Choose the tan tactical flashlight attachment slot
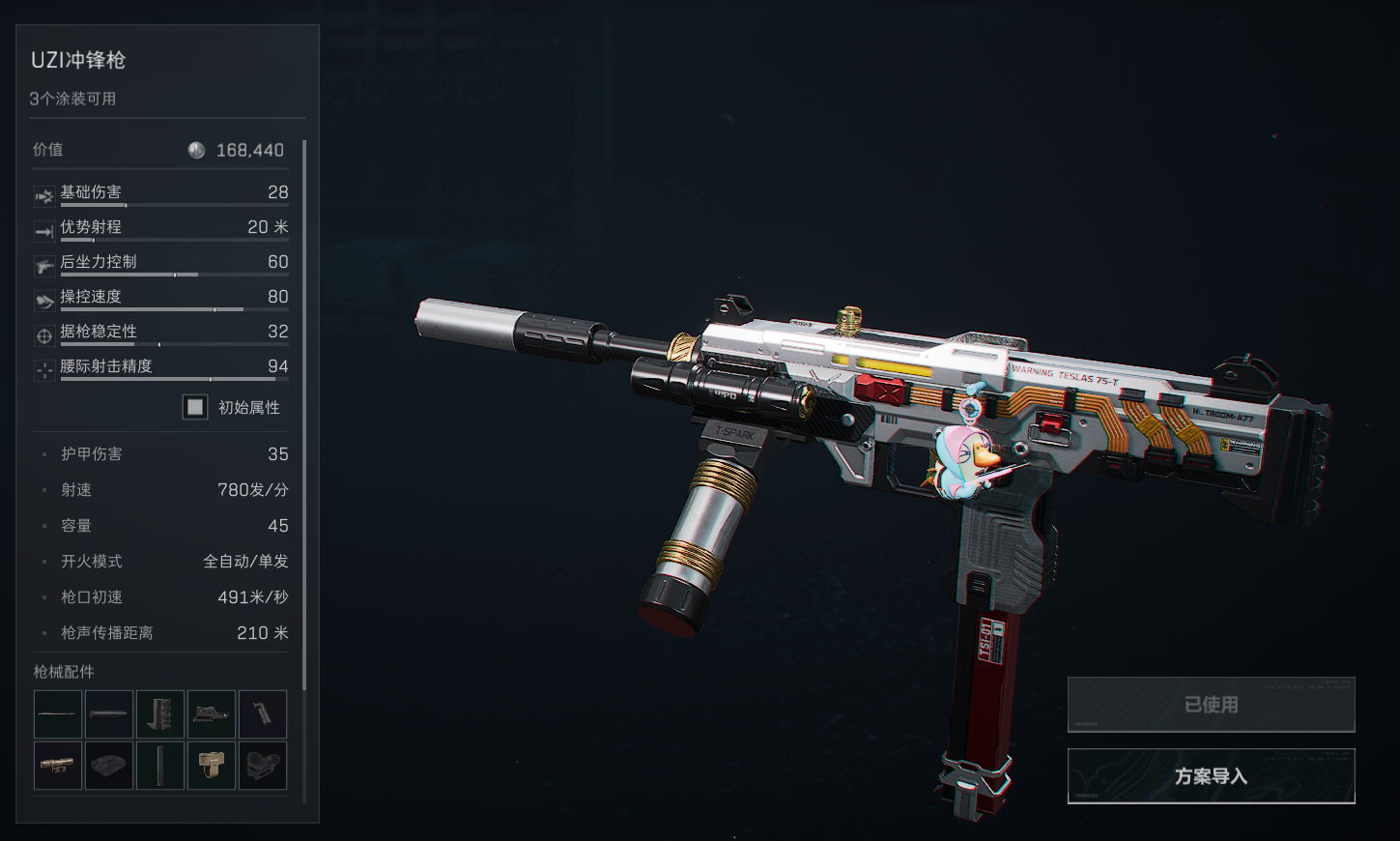 tap(58, 766)
